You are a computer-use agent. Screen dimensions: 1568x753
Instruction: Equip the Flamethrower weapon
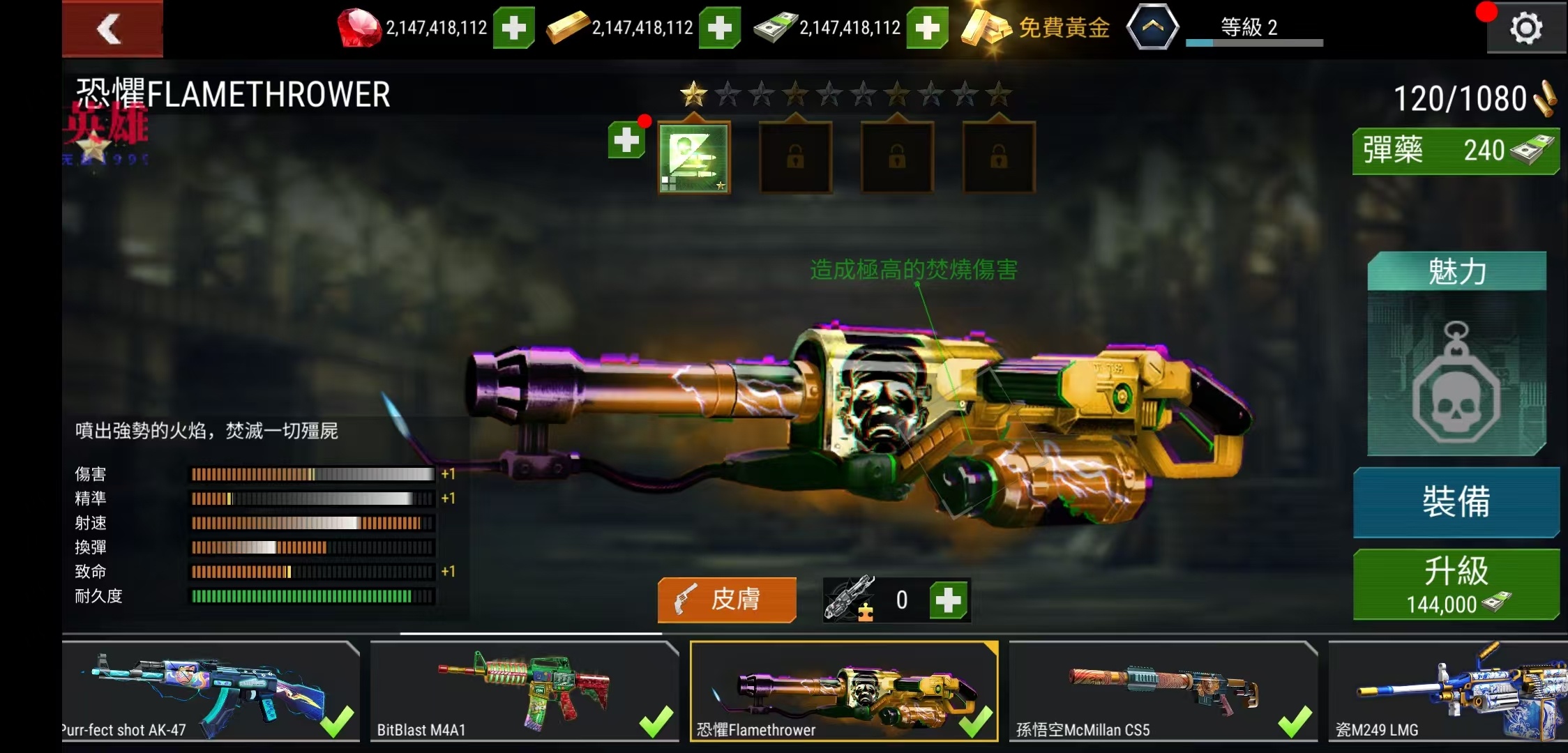[1456, 502]
